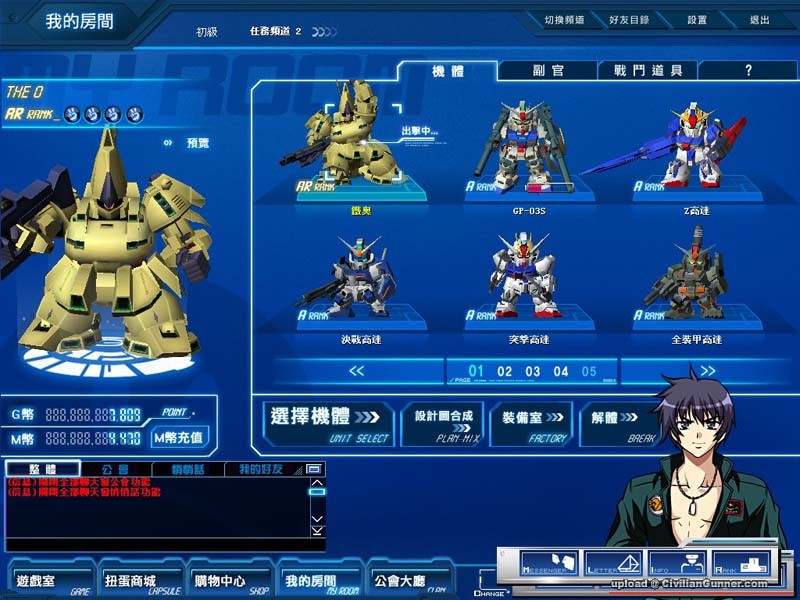The height and width of the screenshot is (600, 800).
Task: Switch to the 副官 tab
Action: pyautogui.click(x=547, y=70)
